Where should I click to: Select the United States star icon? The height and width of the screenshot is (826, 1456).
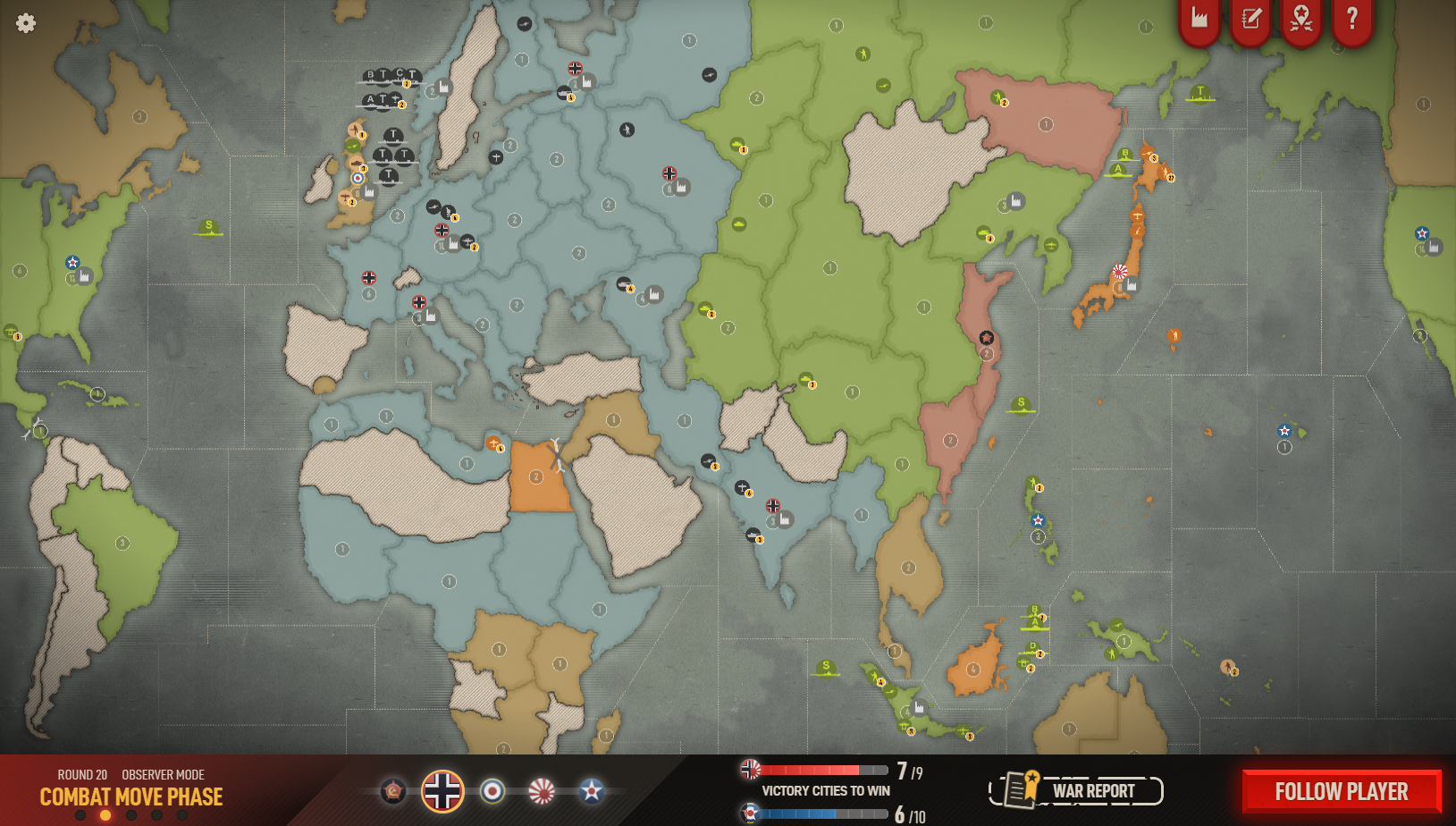pyautogui.click(x=591, y=791)
